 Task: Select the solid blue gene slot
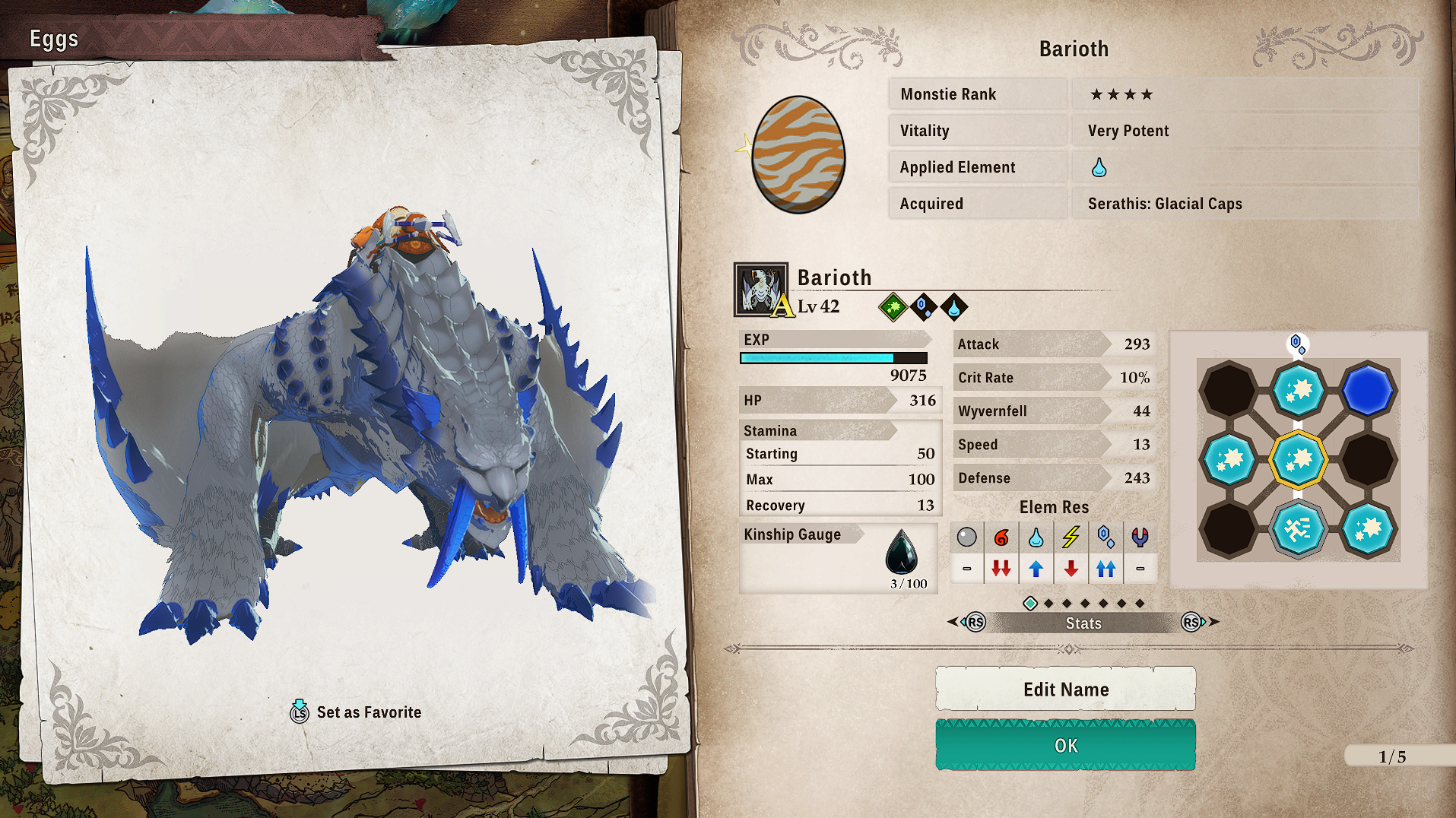[x=1367, y=391]
